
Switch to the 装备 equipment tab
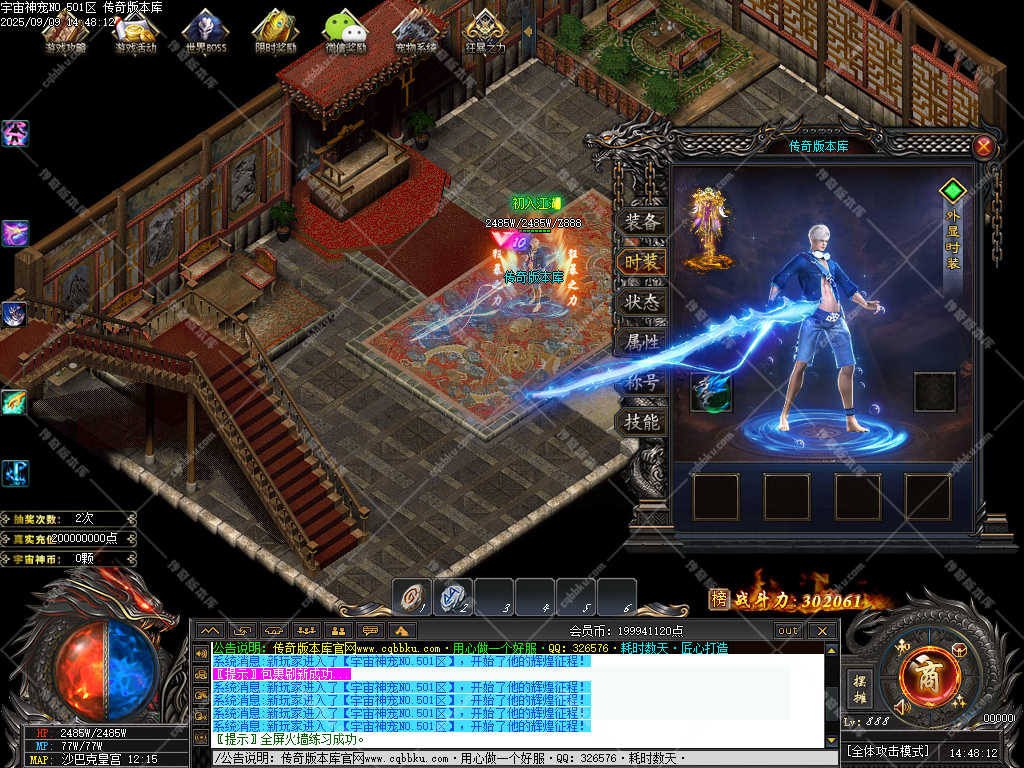coord(641,222)
